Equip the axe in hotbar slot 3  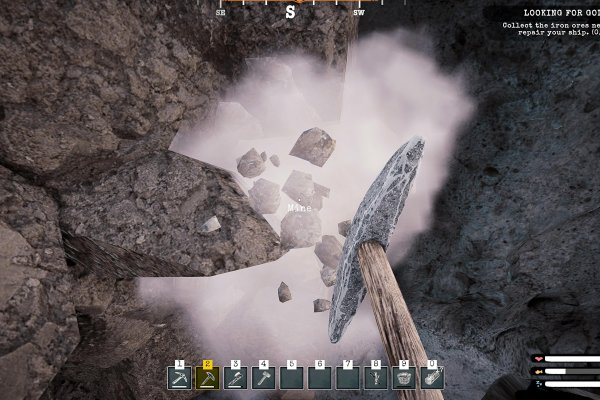point(235,378)
